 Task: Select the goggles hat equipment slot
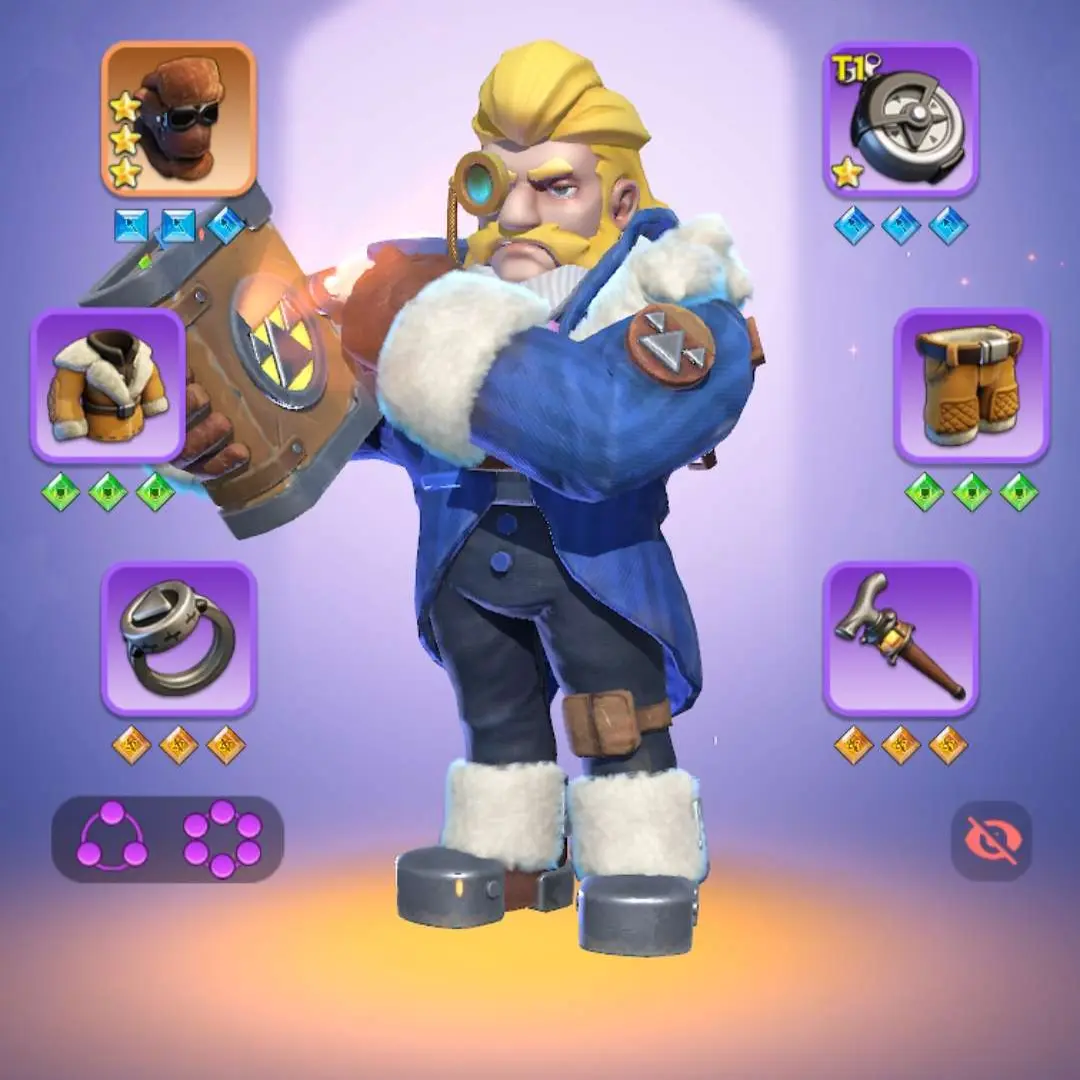pos(178,119)
